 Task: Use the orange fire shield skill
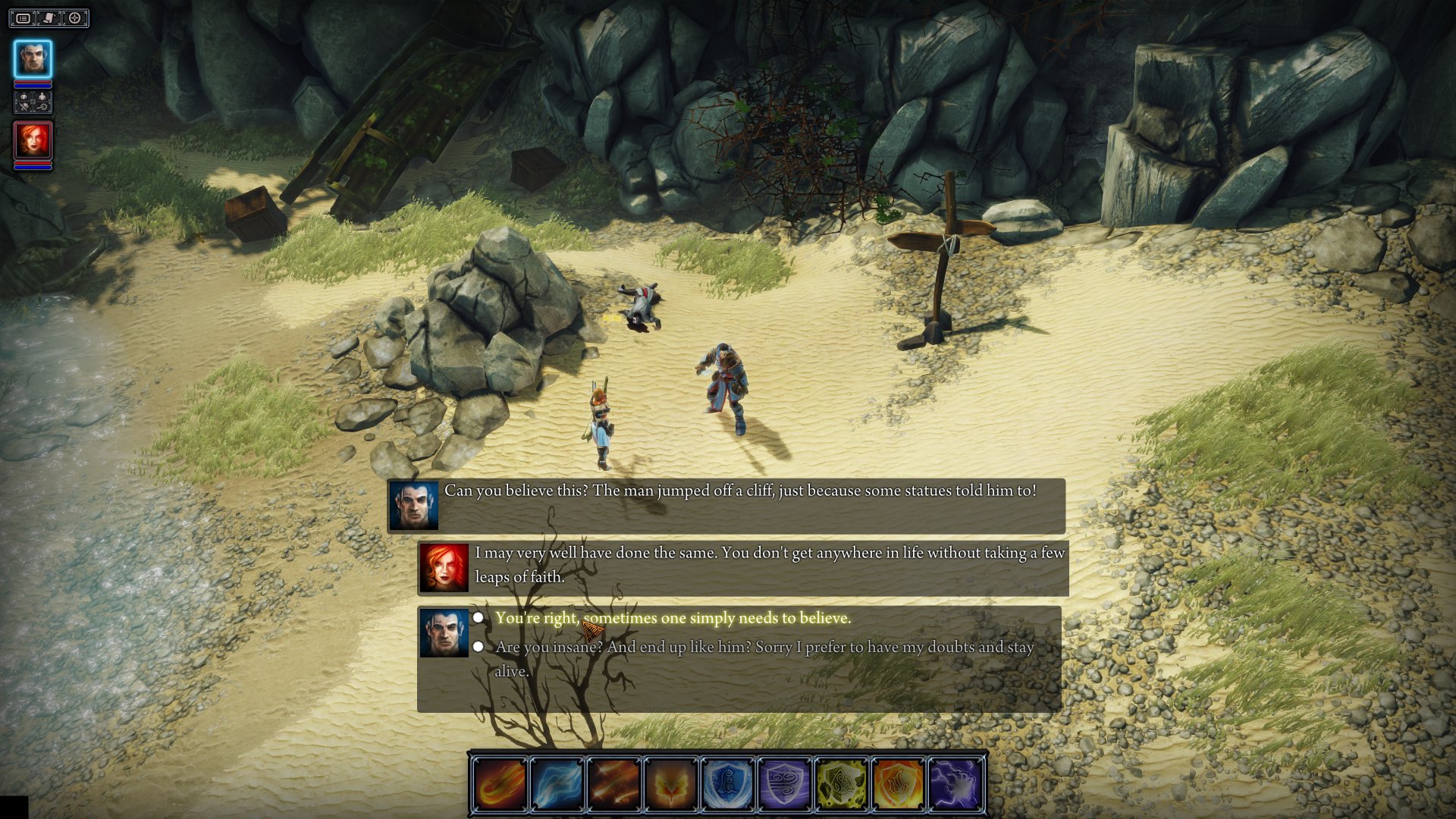(898, 784)
